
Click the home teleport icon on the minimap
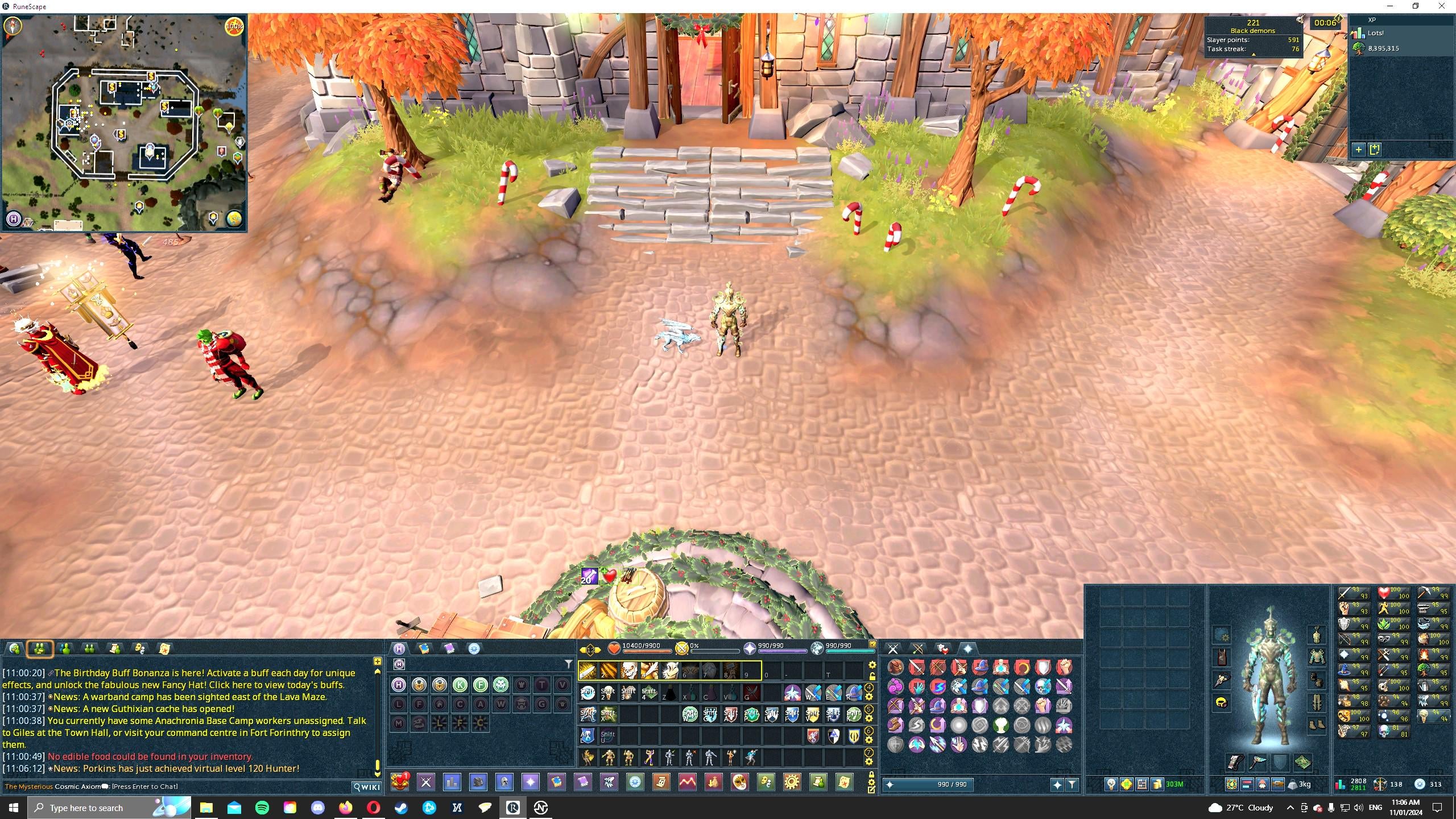[14, 220]
